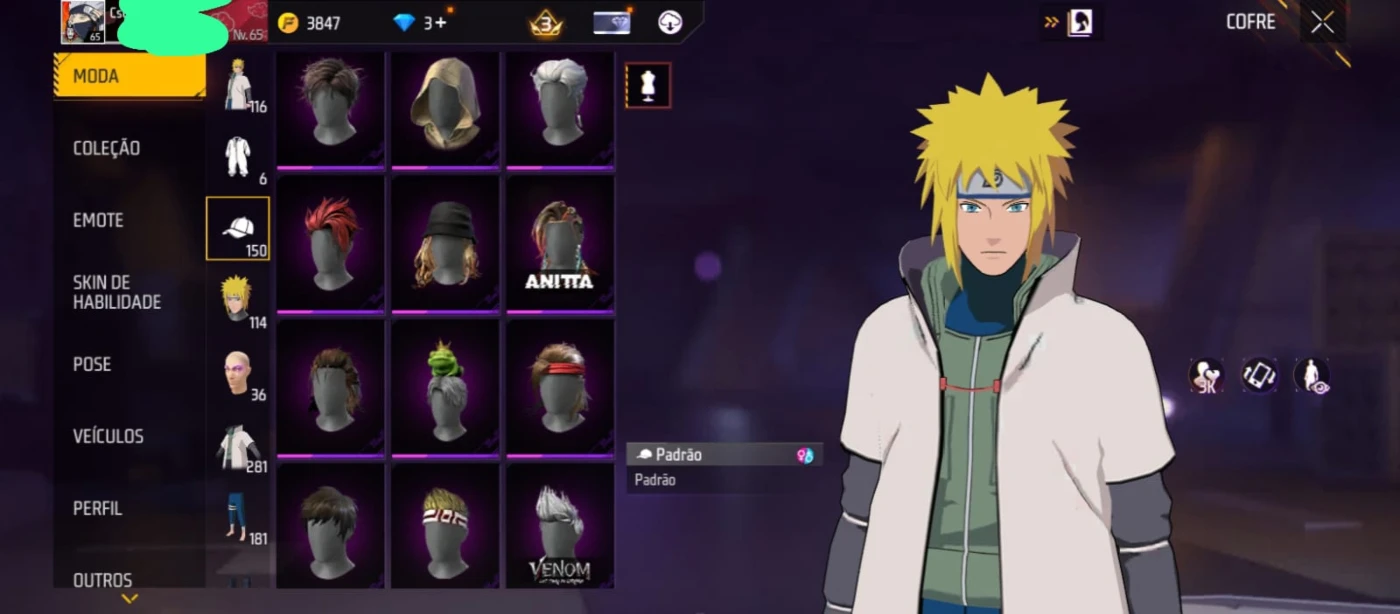Select the white cap headwear subcategory
Screen dimensions: 1400x614
[x=237, y=228]
